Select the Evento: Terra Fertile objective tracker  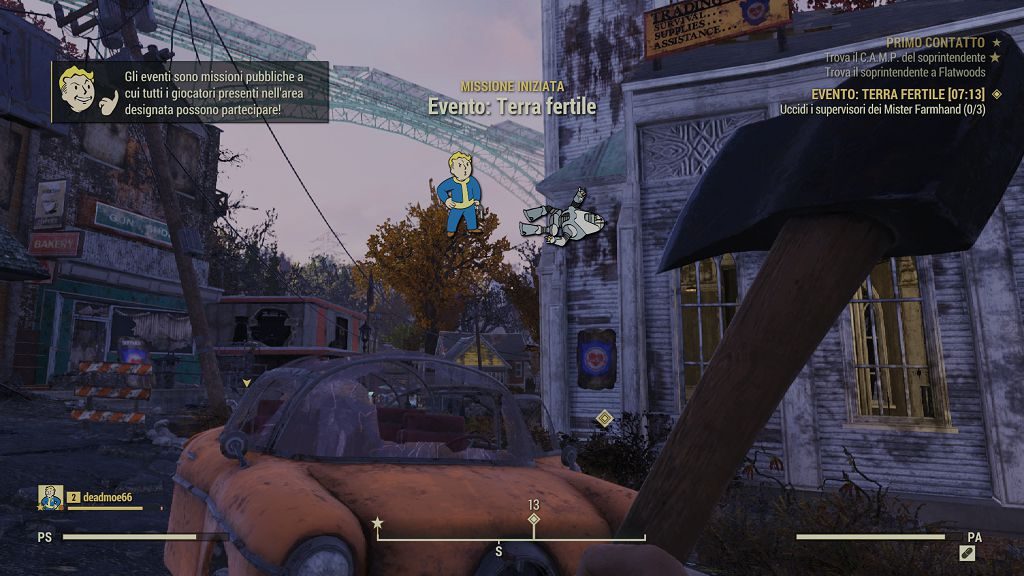898,94
